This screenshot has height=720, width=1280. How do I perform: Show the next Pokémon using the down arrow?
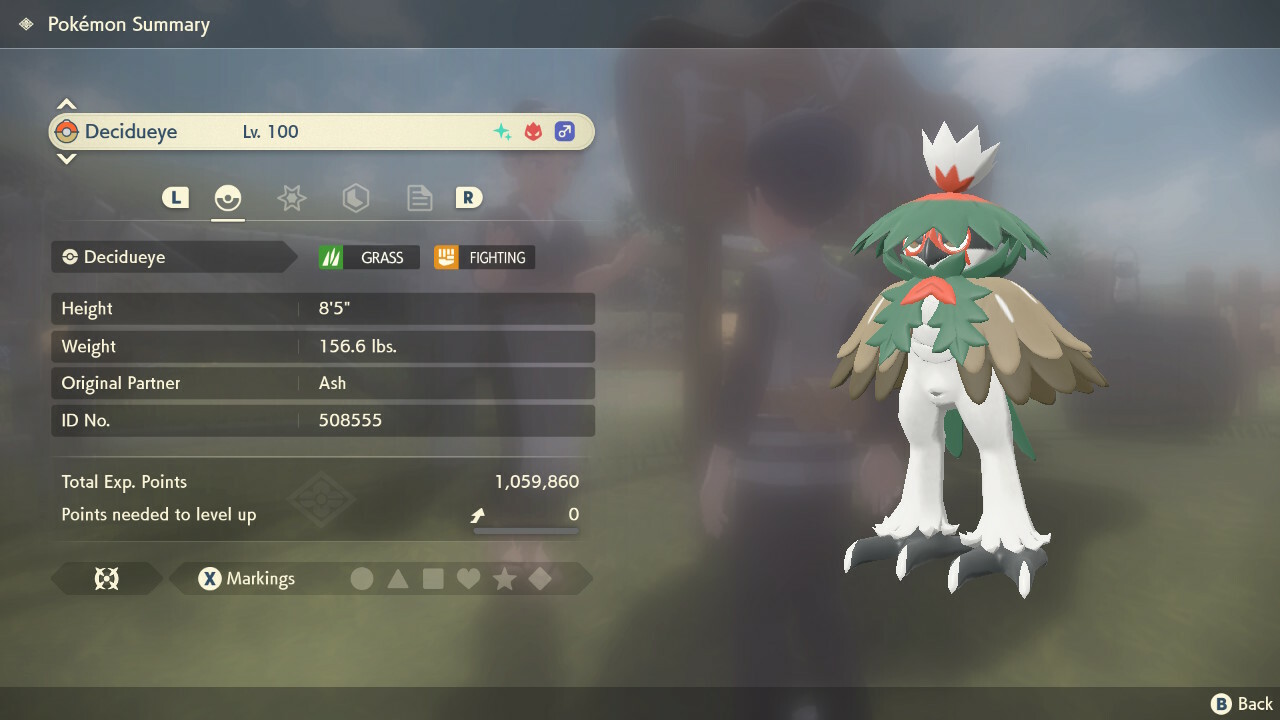(66, 160)
